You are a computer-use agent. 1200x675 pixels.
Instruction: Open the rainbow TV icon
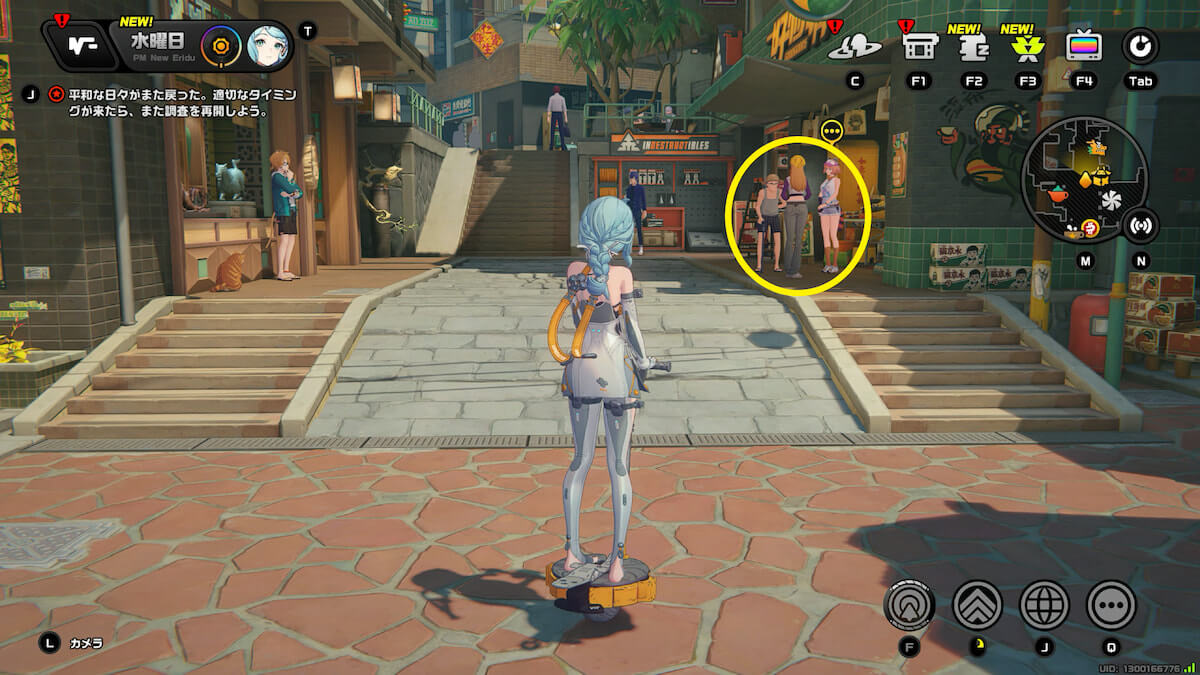[x=1083, y=45]
